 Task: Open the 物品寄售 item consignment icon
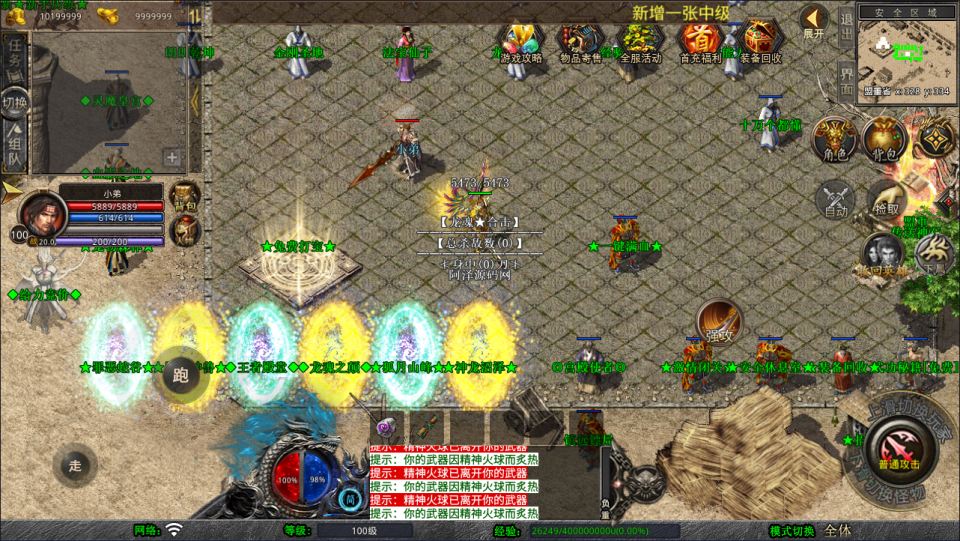(580, 41)
